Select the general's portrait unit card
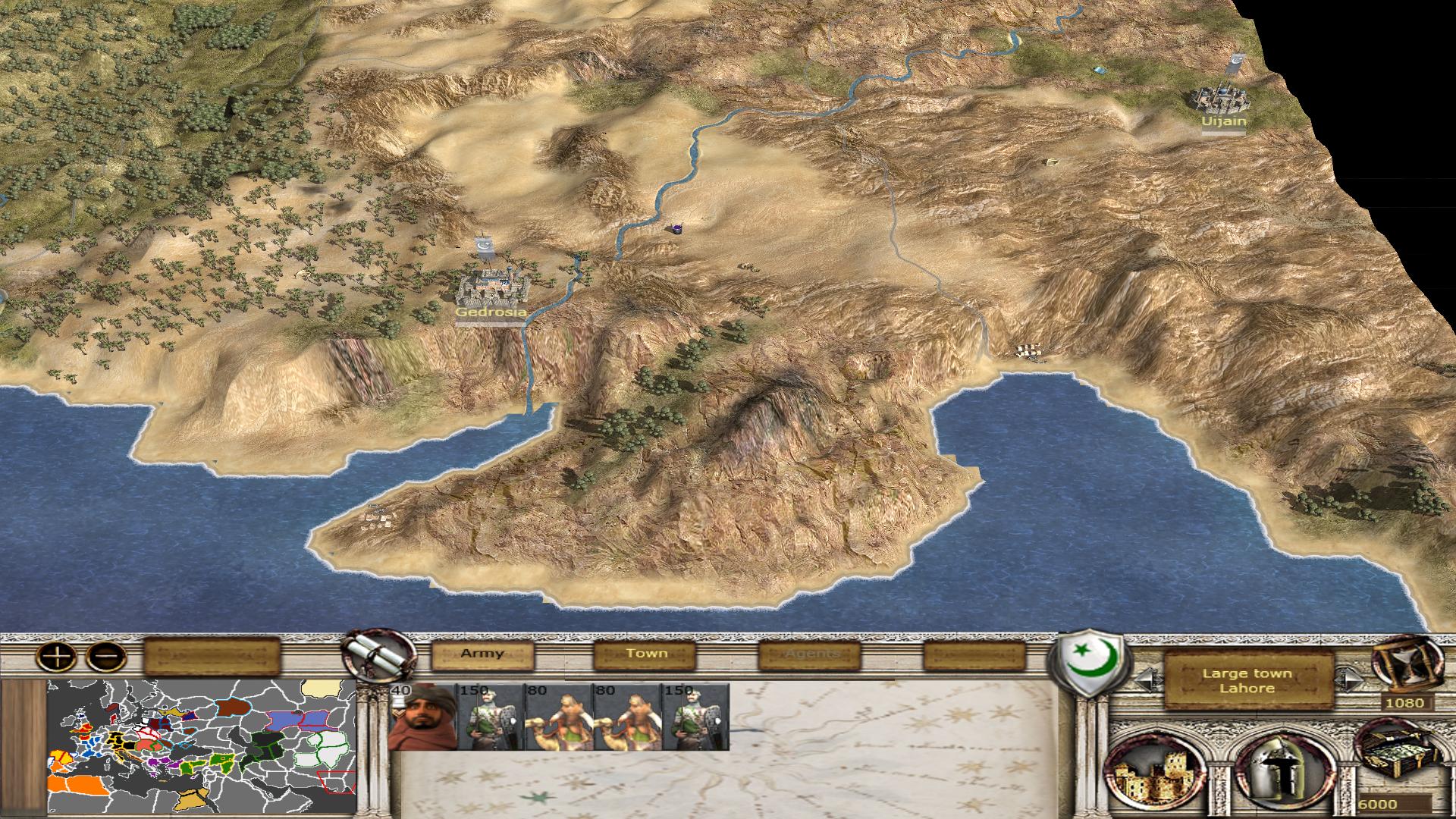Viewport: 1456px width, 819px height. tap(422, 717)
